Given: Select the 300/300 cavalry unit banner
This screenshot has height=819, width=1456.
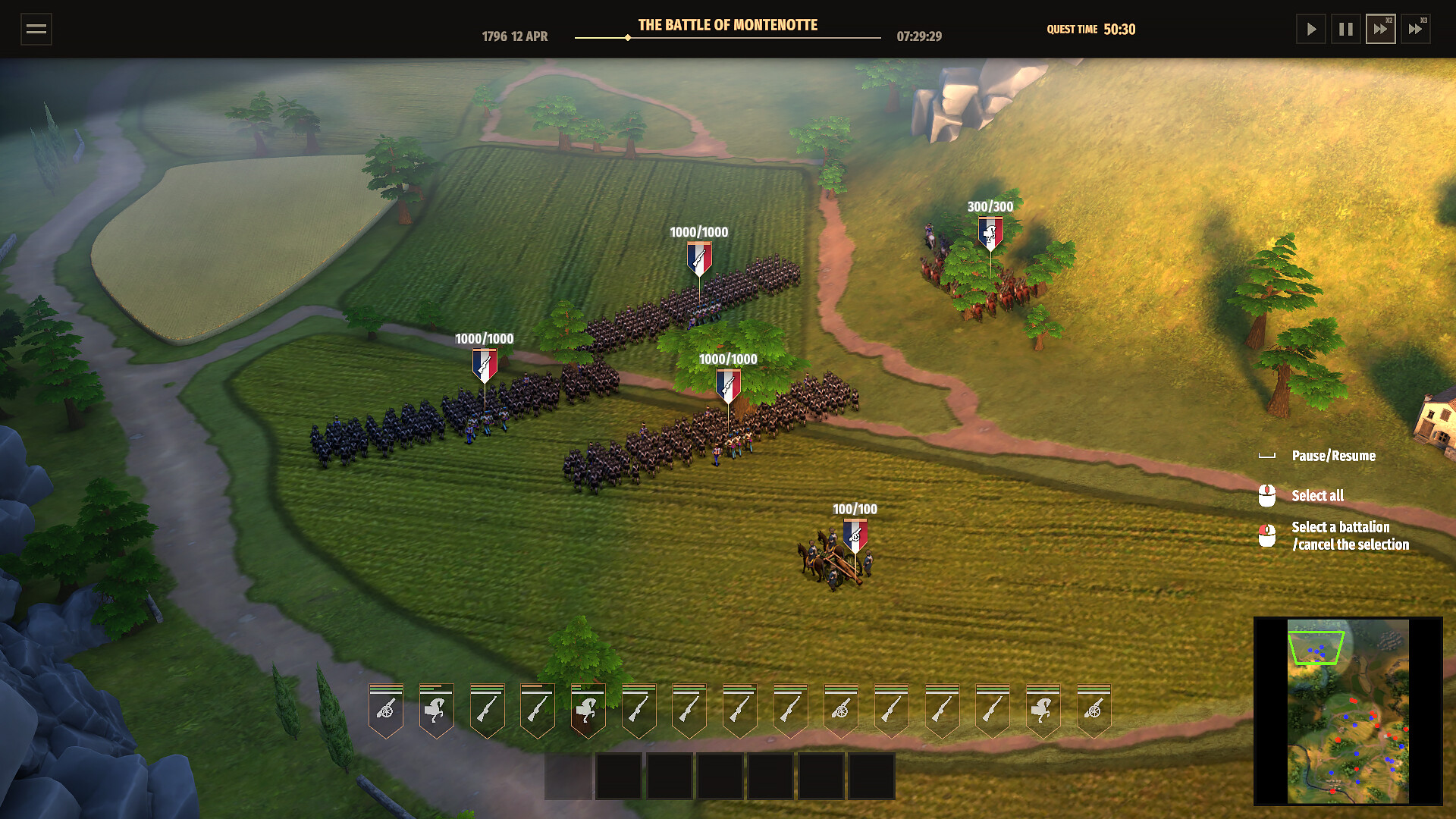Looking at the screenshot, I should [x=990, y=234].
